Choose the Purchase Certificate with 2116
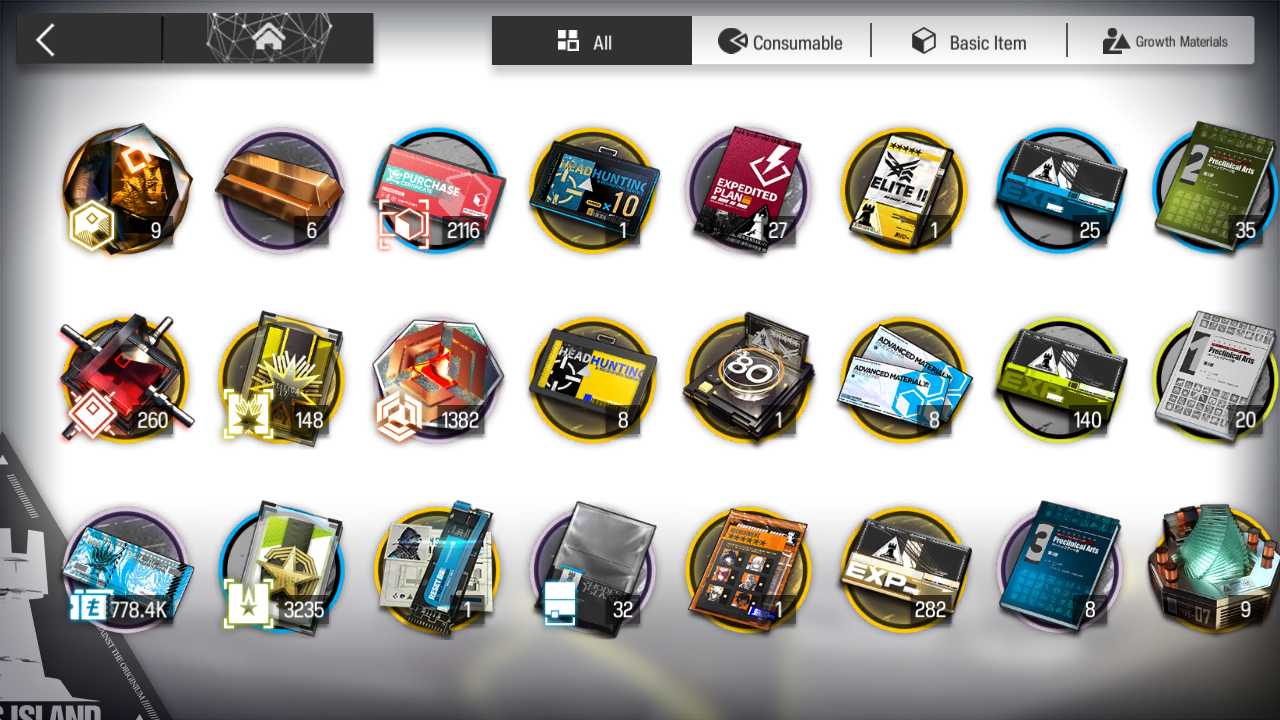Screen dimensions: 1280x720 pyautogui.click(x=439, y=190)
